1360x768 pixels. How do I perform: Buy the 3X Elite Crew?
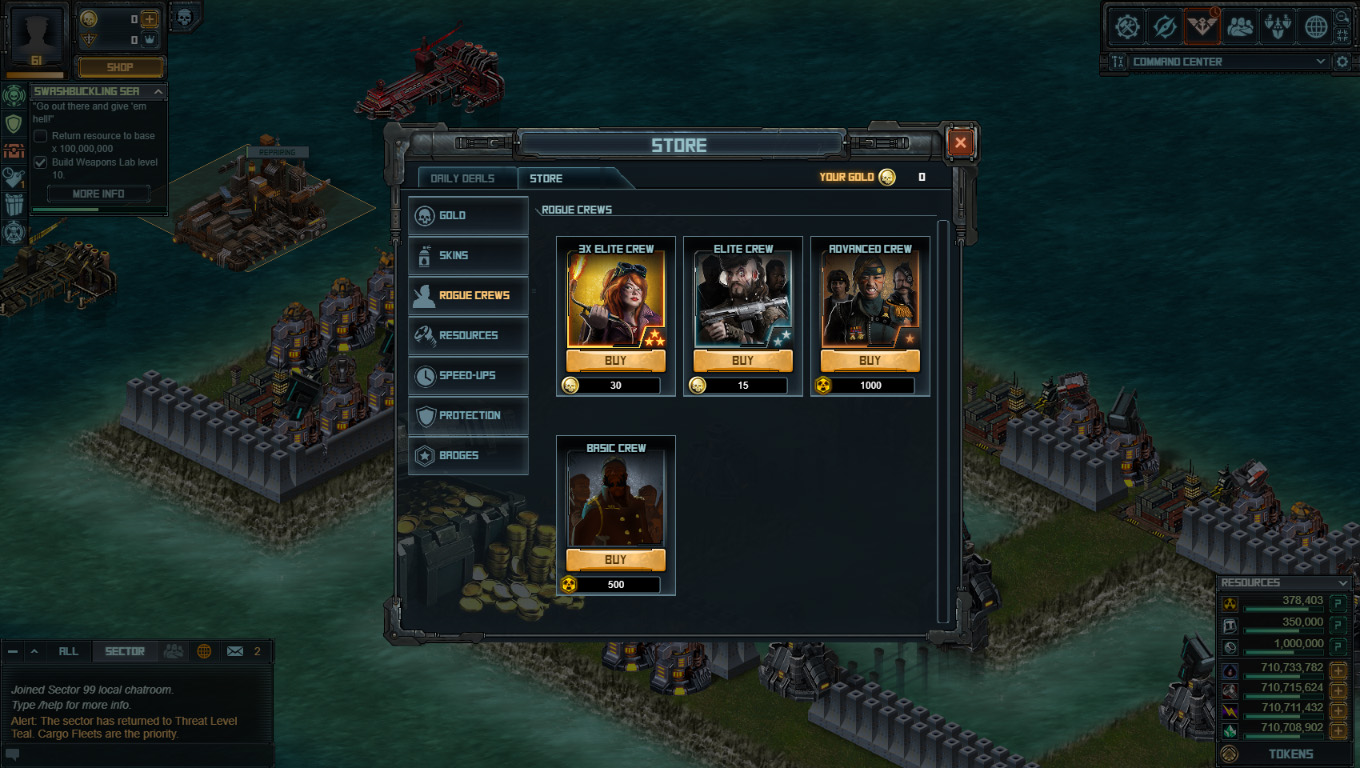(x=616, y=360)
